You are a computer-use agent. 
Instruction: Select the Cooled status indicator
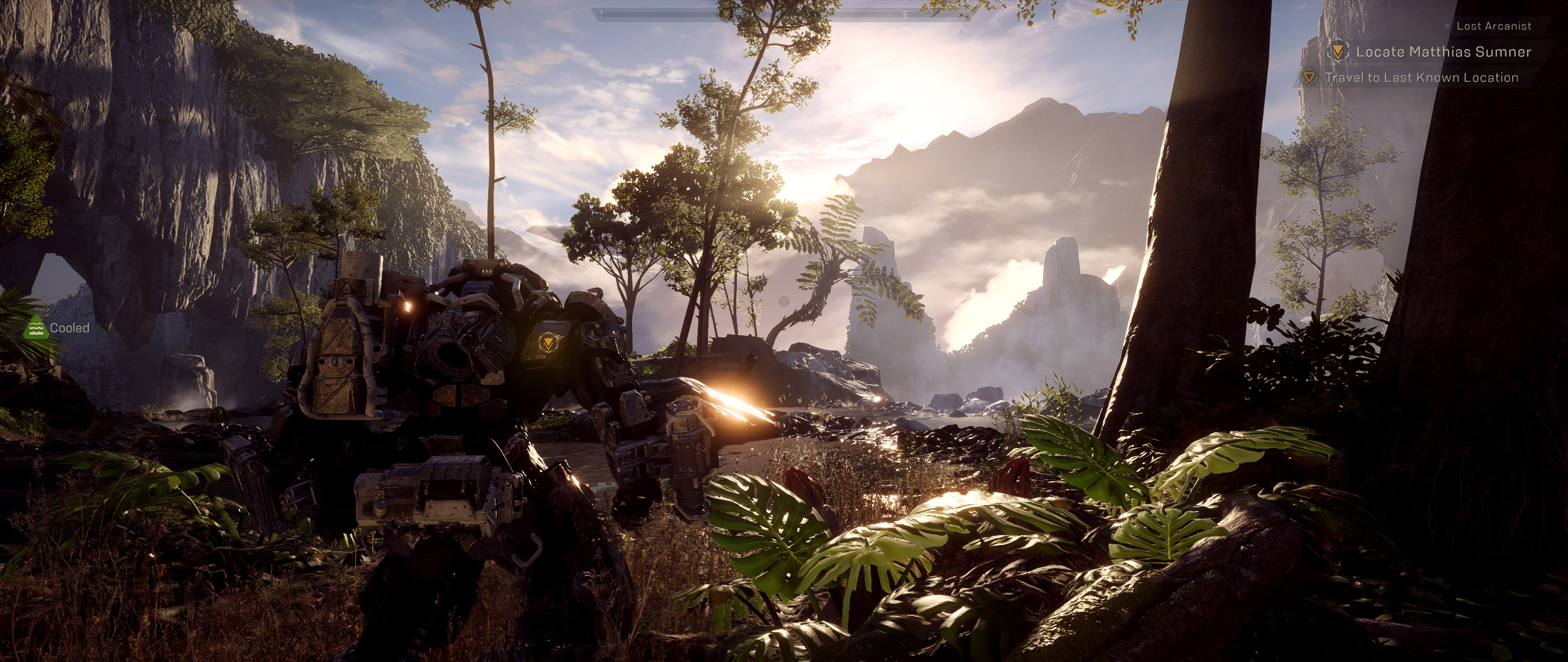(57, 329)
